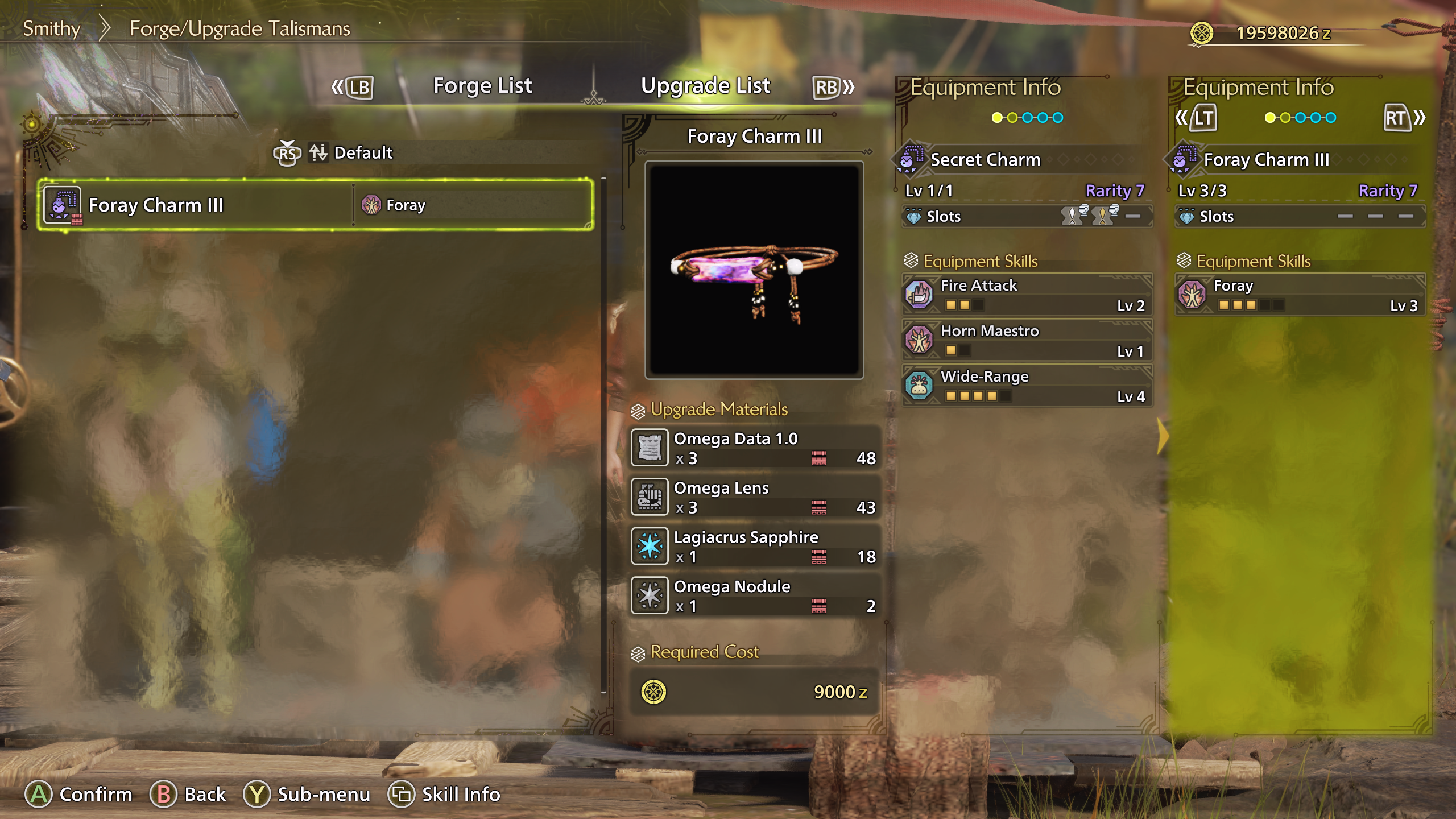Pick the Lagiacrus Sapphire material row
The width and height of the screenshot is (1456, 819).
point(755,546)
